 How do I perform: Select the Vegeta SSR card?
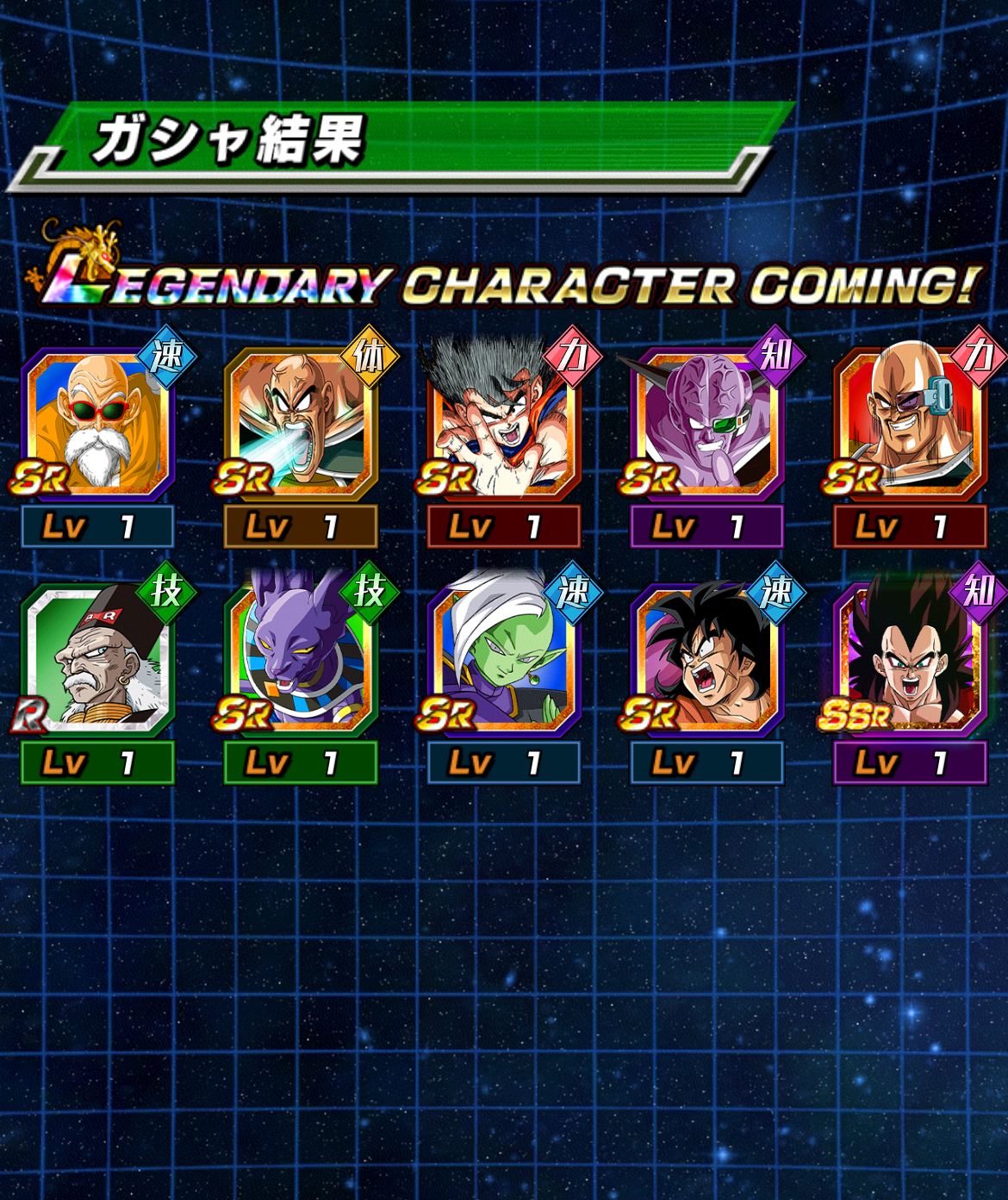click(x=910, y=661)
